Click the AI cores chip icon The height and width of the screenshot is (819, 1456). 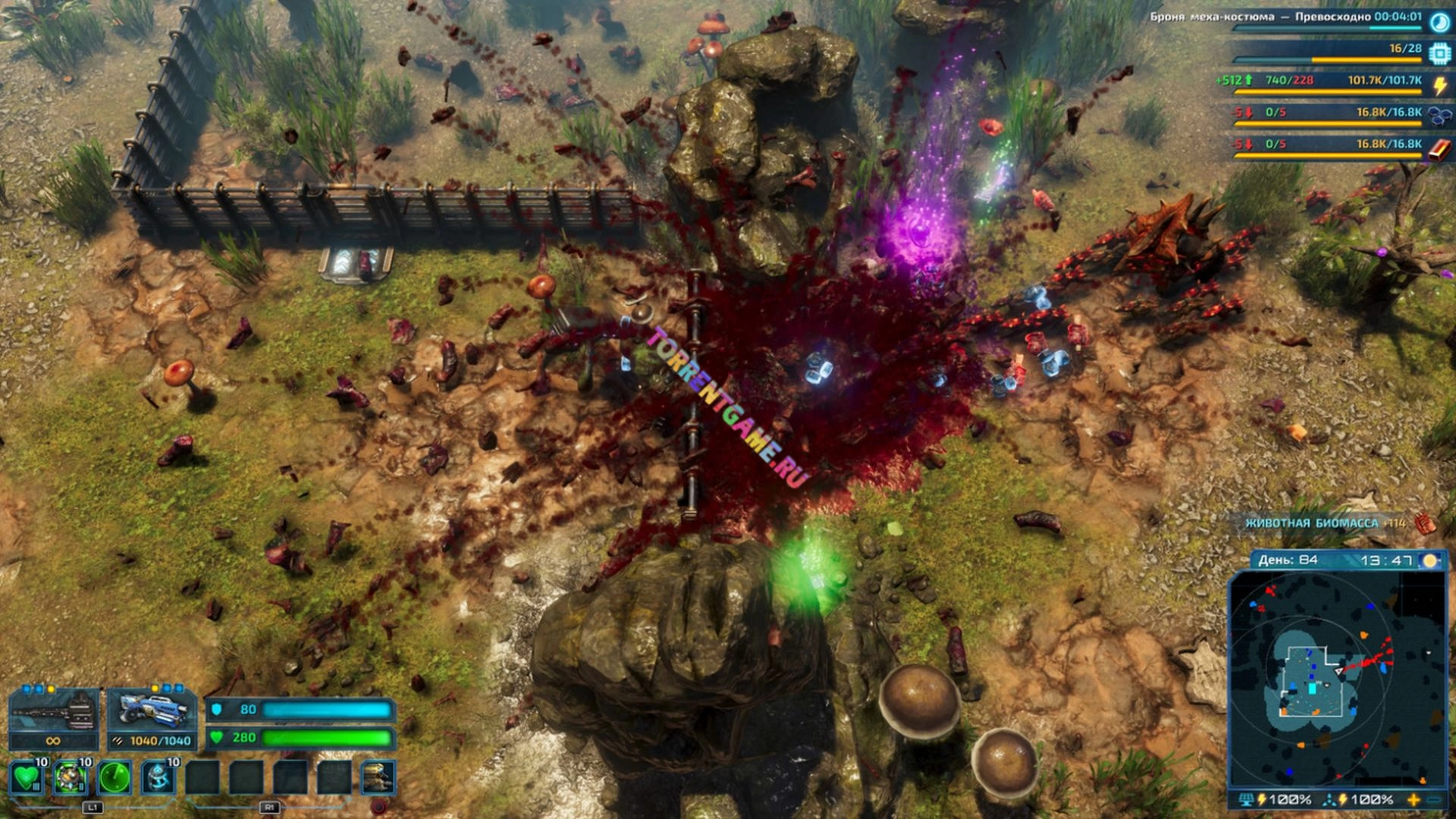[1439, 54]
